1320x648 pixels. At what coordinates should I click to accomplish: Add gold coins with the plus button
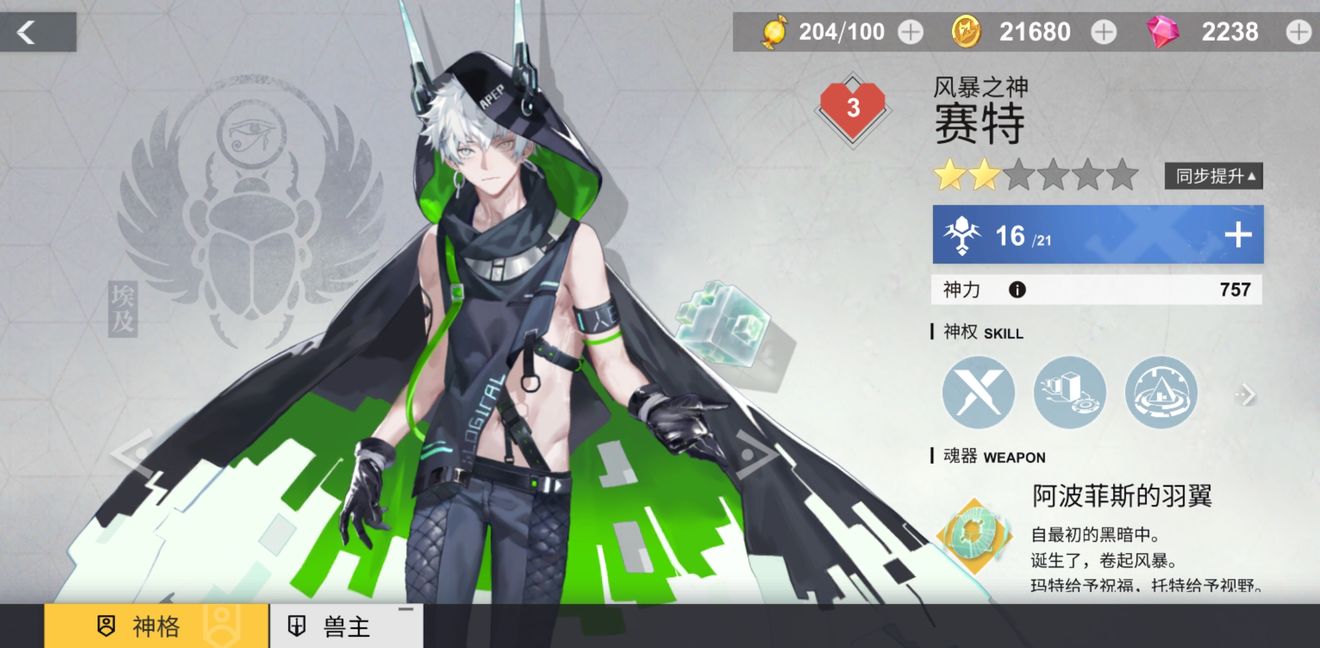(x=1103, y=32)
